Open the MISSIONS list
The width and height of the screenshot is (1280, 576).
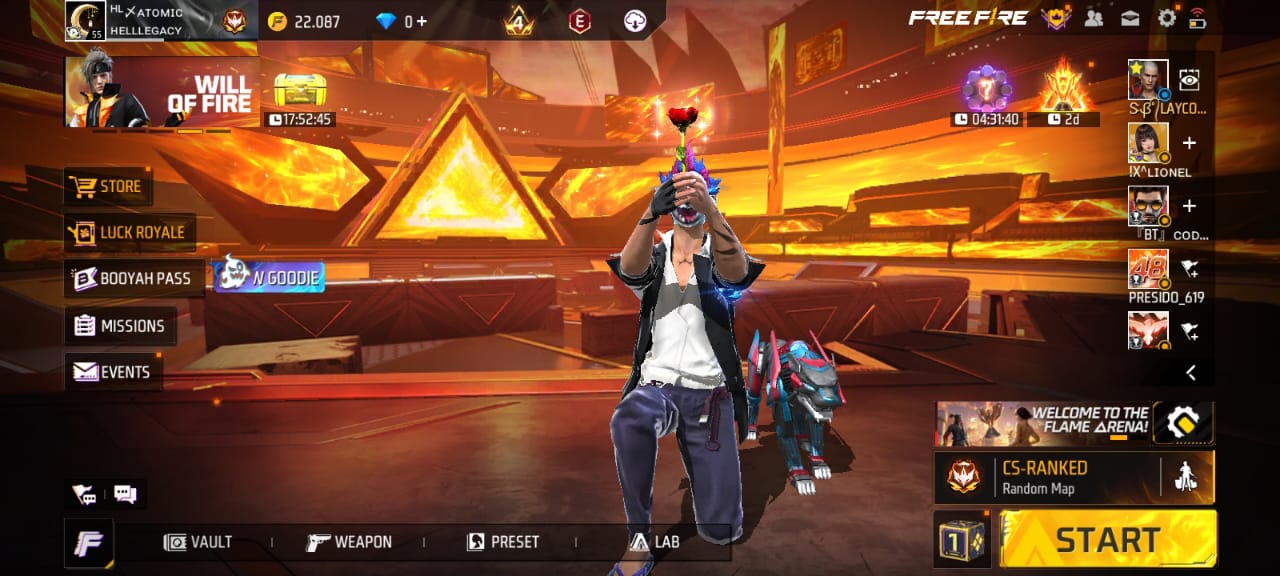tap(120, 326)
